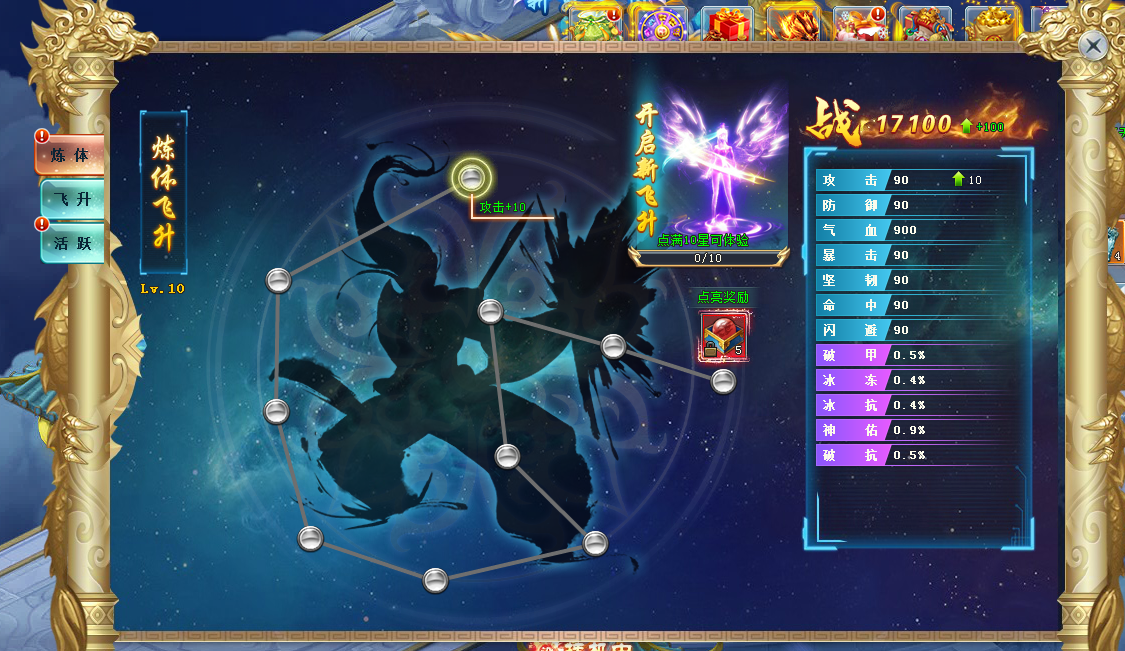The image size is (1125, 651).
Task: Open the snowflake gift event icon
Action: tap(858, 24)
